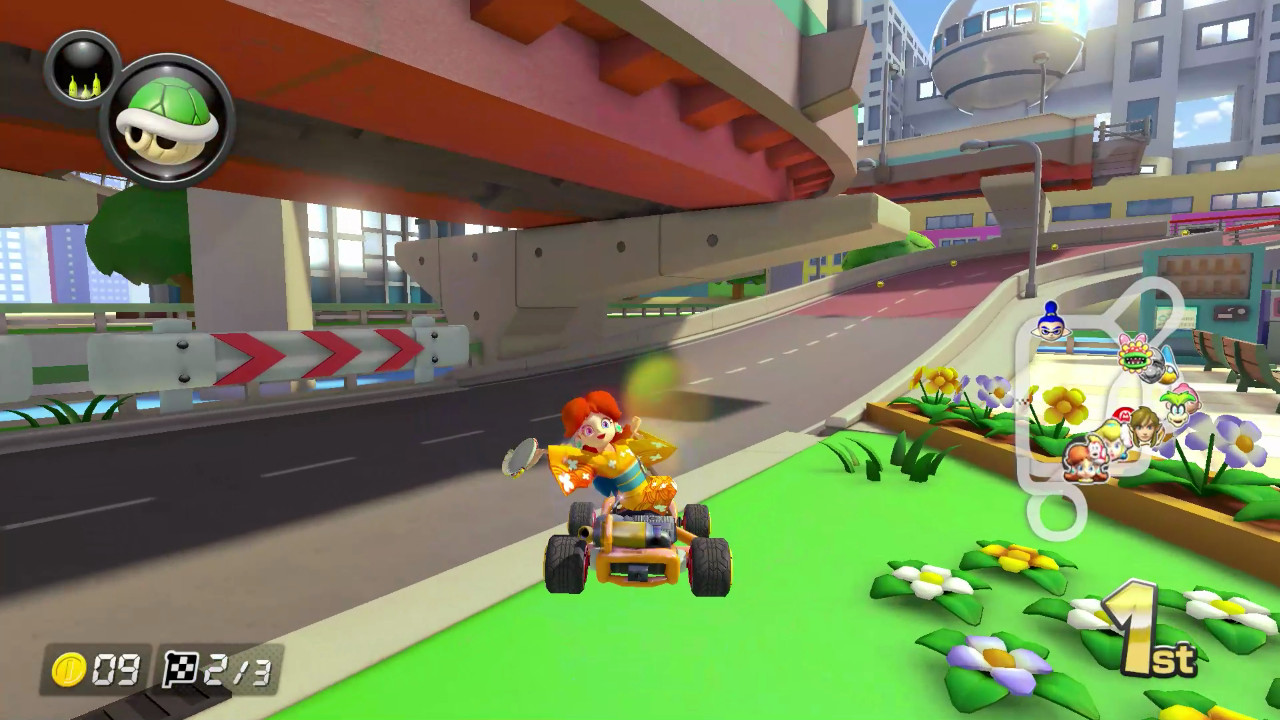Click Metal Mario's minimap icon

[x=1154, y=366]
